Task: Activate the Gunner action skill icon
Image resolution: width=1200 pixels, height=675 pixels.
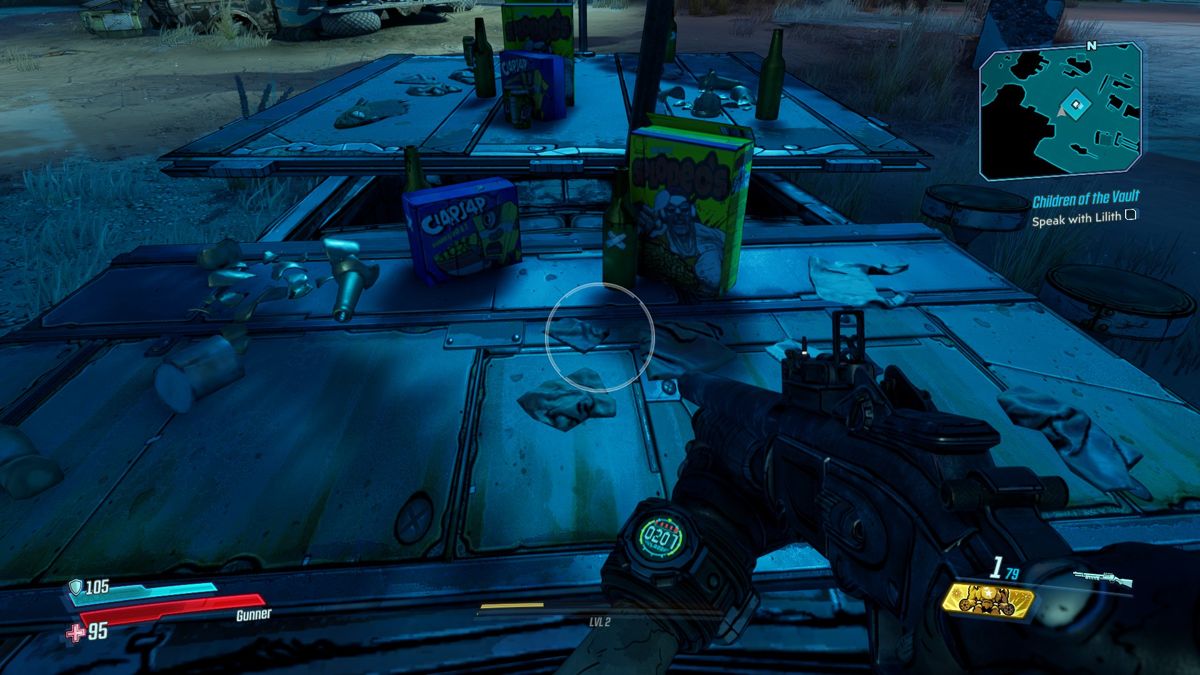Action: pos(988,600)
